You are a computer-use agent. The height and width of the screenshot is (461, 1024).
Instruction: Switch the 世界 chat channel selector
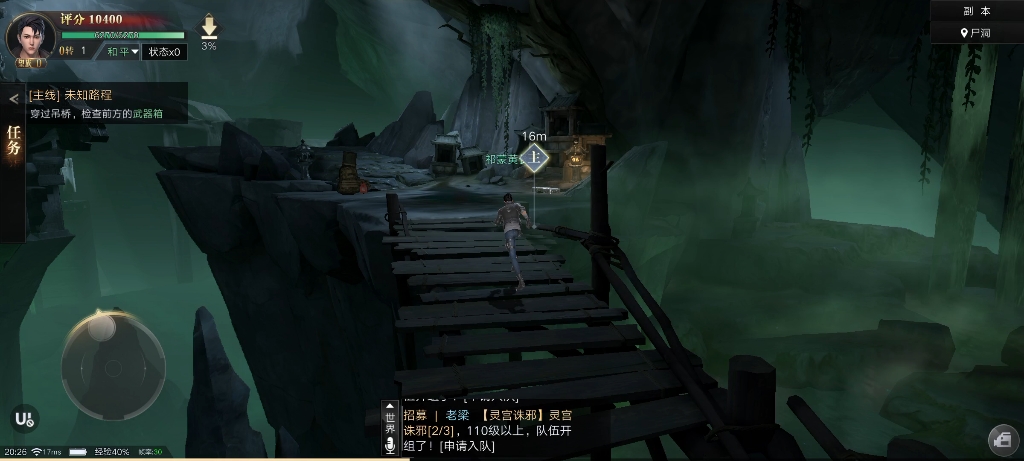(x=390, y=422)
